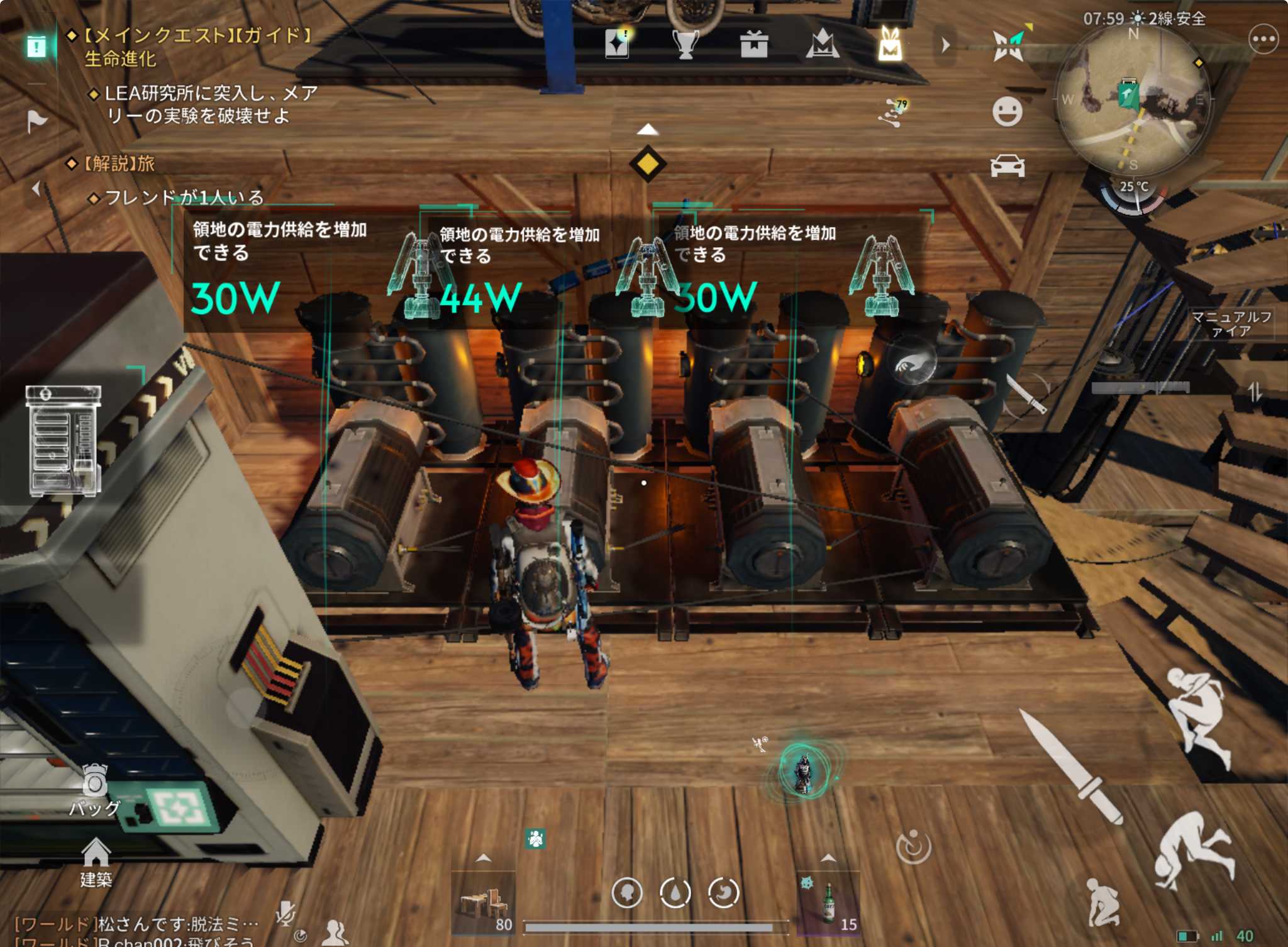Open the バッグ inventory

point(96,790)
